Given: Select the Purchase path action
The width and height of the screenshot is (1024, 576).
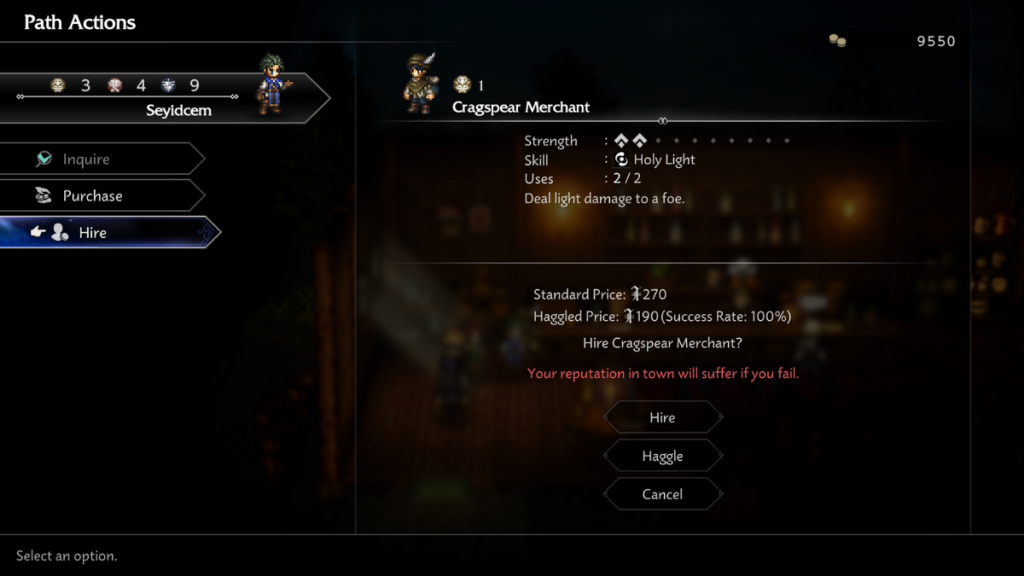Looking at the screenshot, I should click(100, 196).
